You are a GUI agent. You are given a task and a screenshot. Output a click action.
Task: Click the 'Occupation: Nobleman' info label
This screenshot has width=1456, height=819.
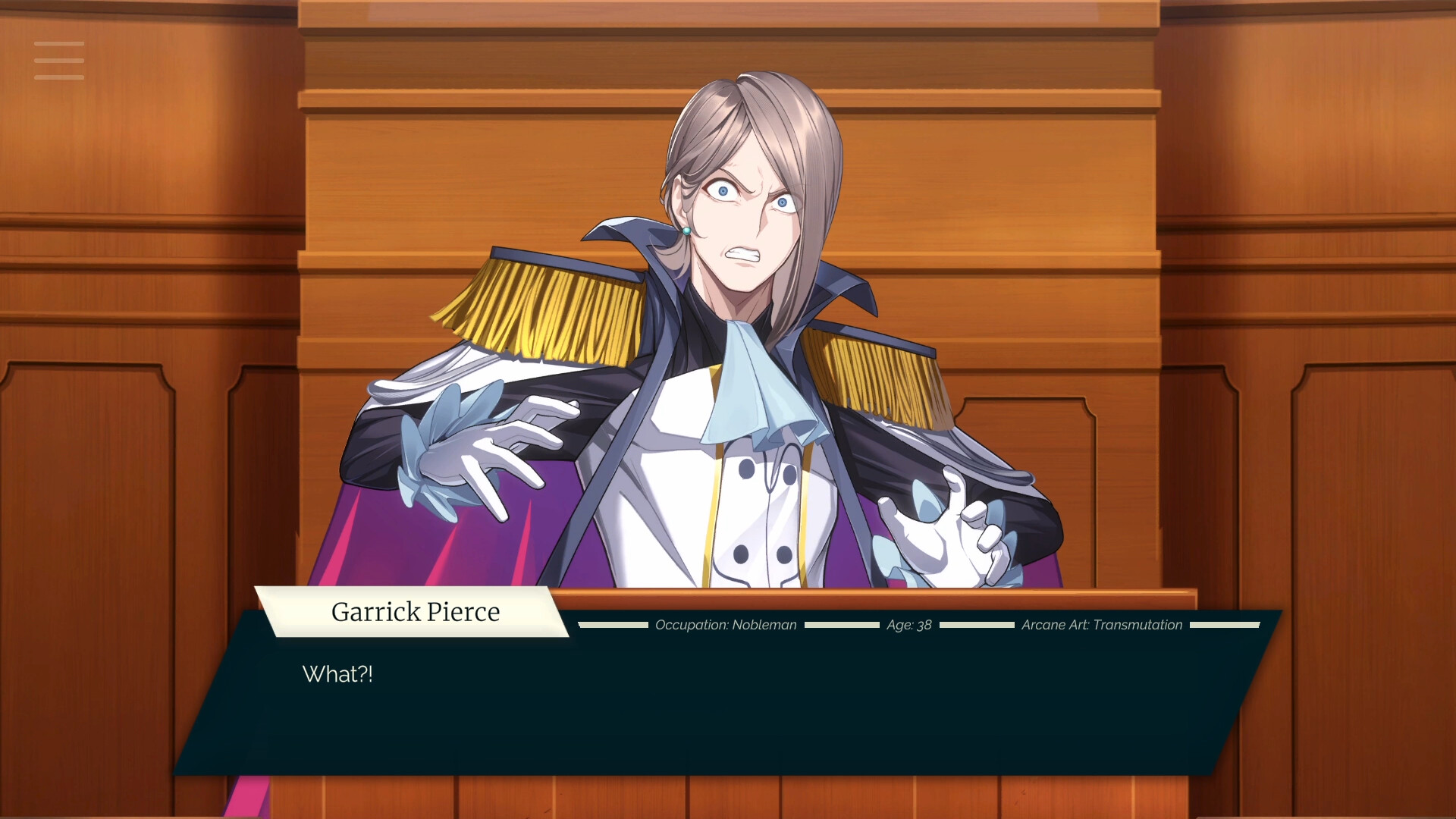(724, 625)
